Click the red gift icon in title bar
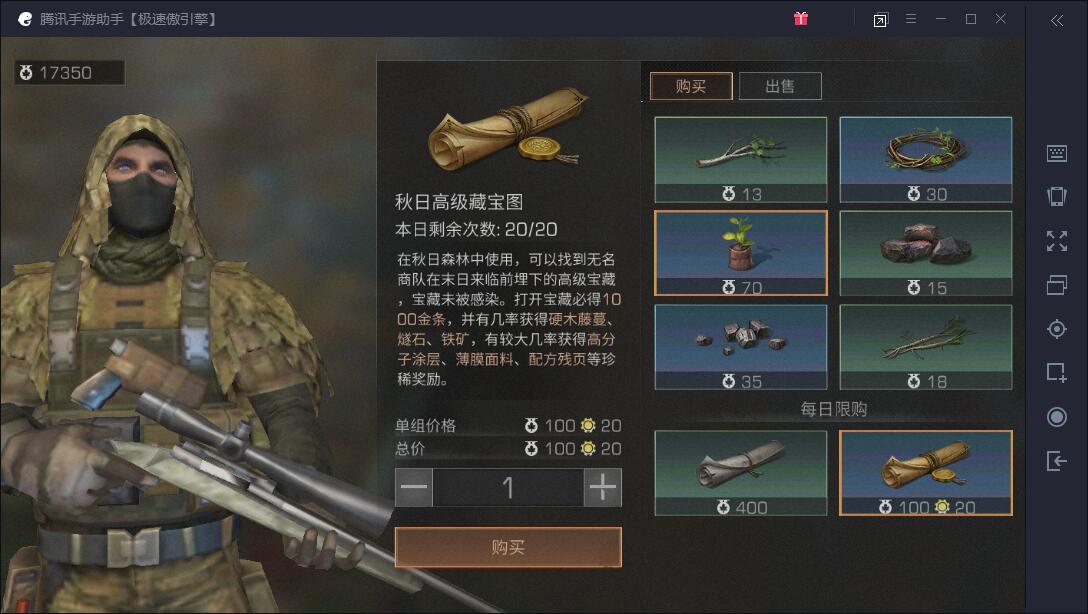The height and width of the screenshot is (614, 1088). (801, 19)
